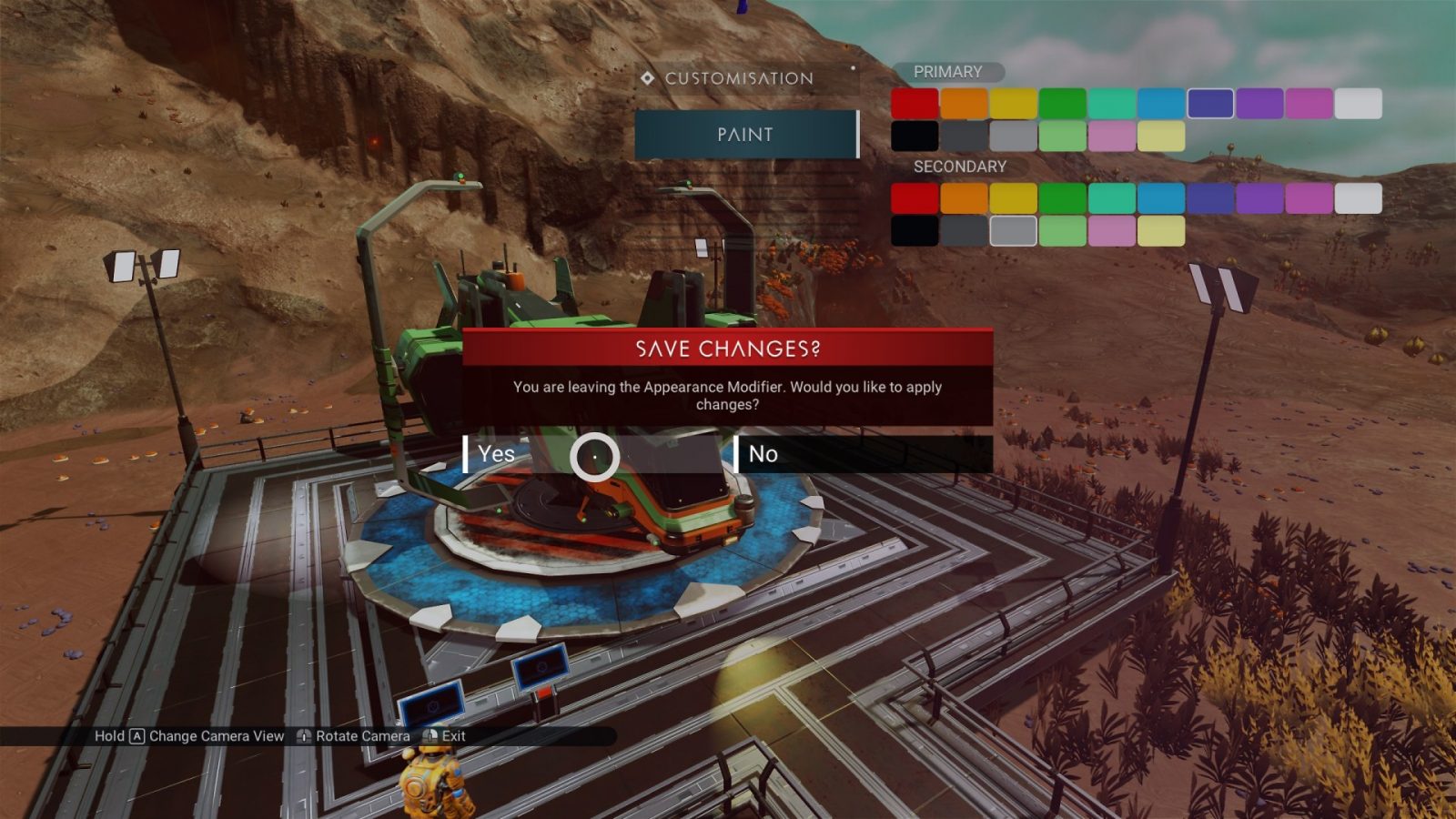Open the Paint customisation option
This screenshot has height=819, width=1456.
click(x=746, y=135)
